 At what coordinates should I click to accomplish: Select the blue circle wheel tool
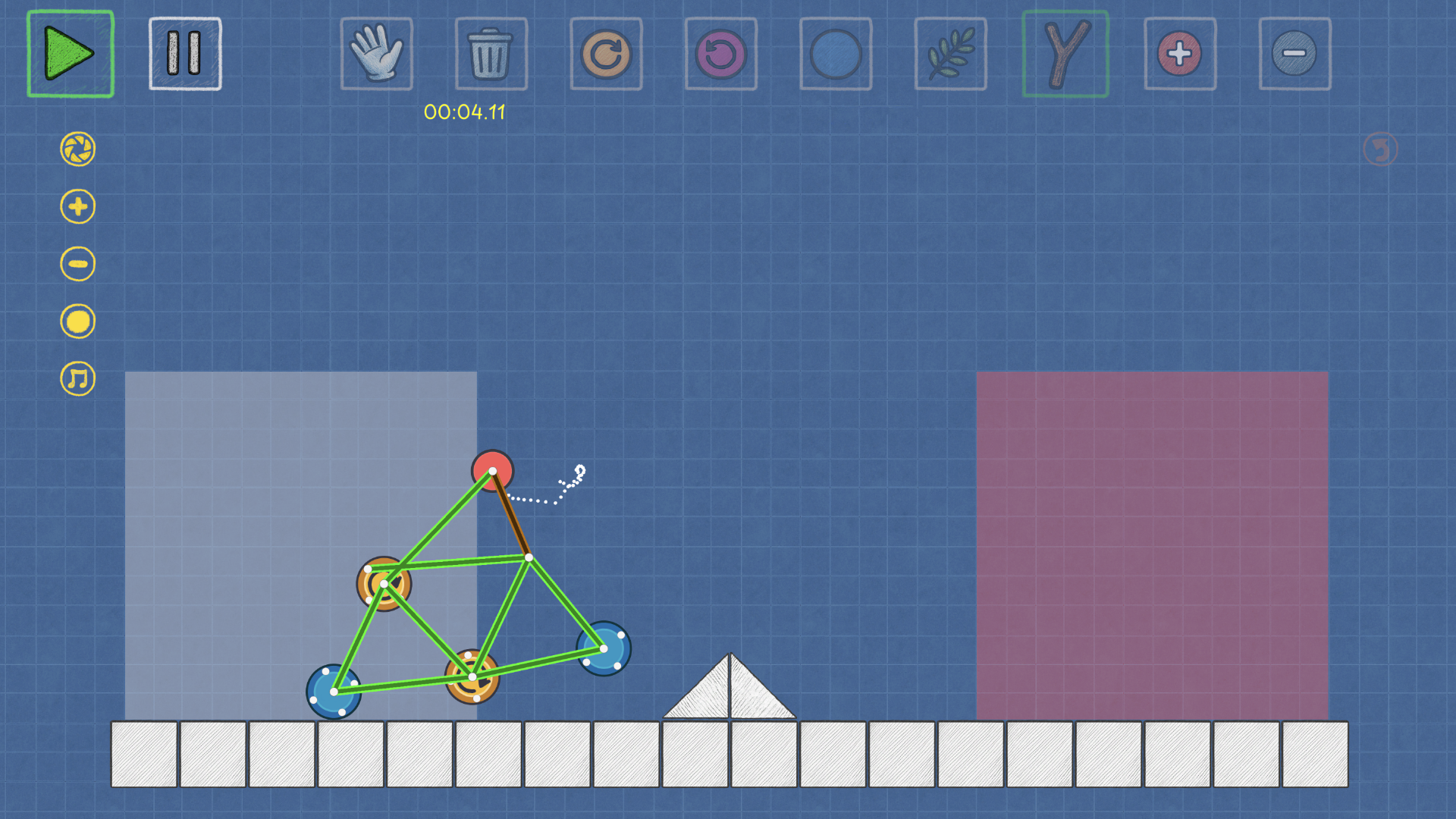coord(836,53)
